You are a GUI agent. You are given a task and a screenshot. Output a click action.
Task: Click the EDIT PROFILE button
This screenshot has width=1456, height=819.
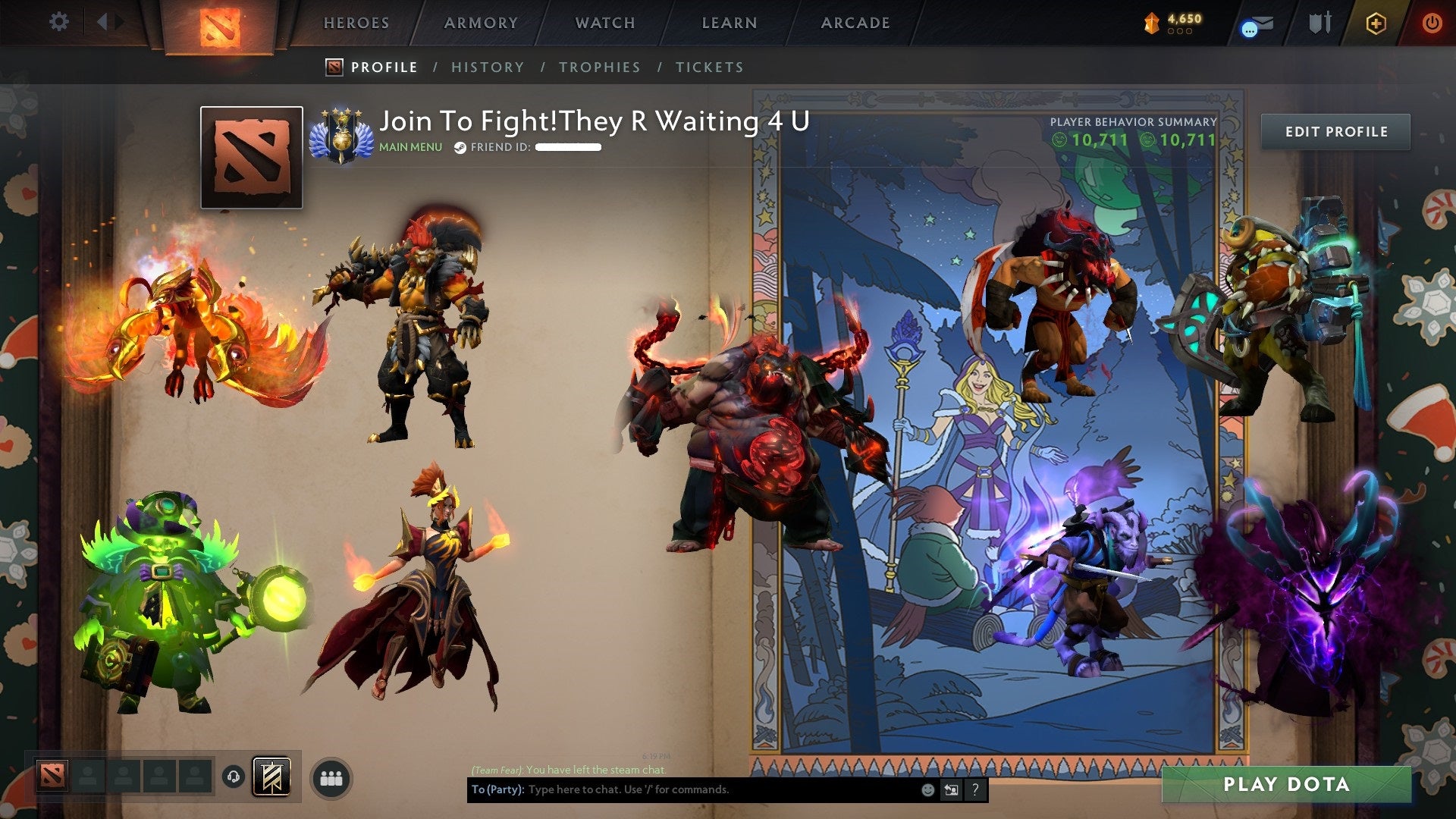1335,131
